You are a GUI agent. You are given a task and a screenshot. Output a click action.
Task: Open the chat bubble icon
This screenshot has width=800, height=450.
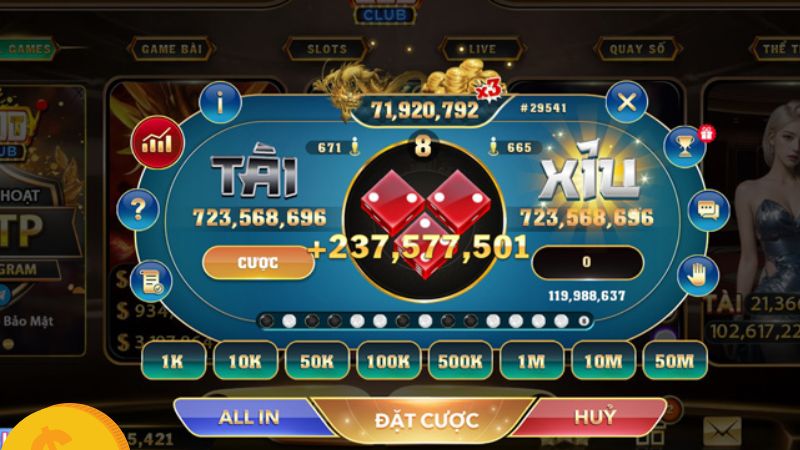pos(710,210)
